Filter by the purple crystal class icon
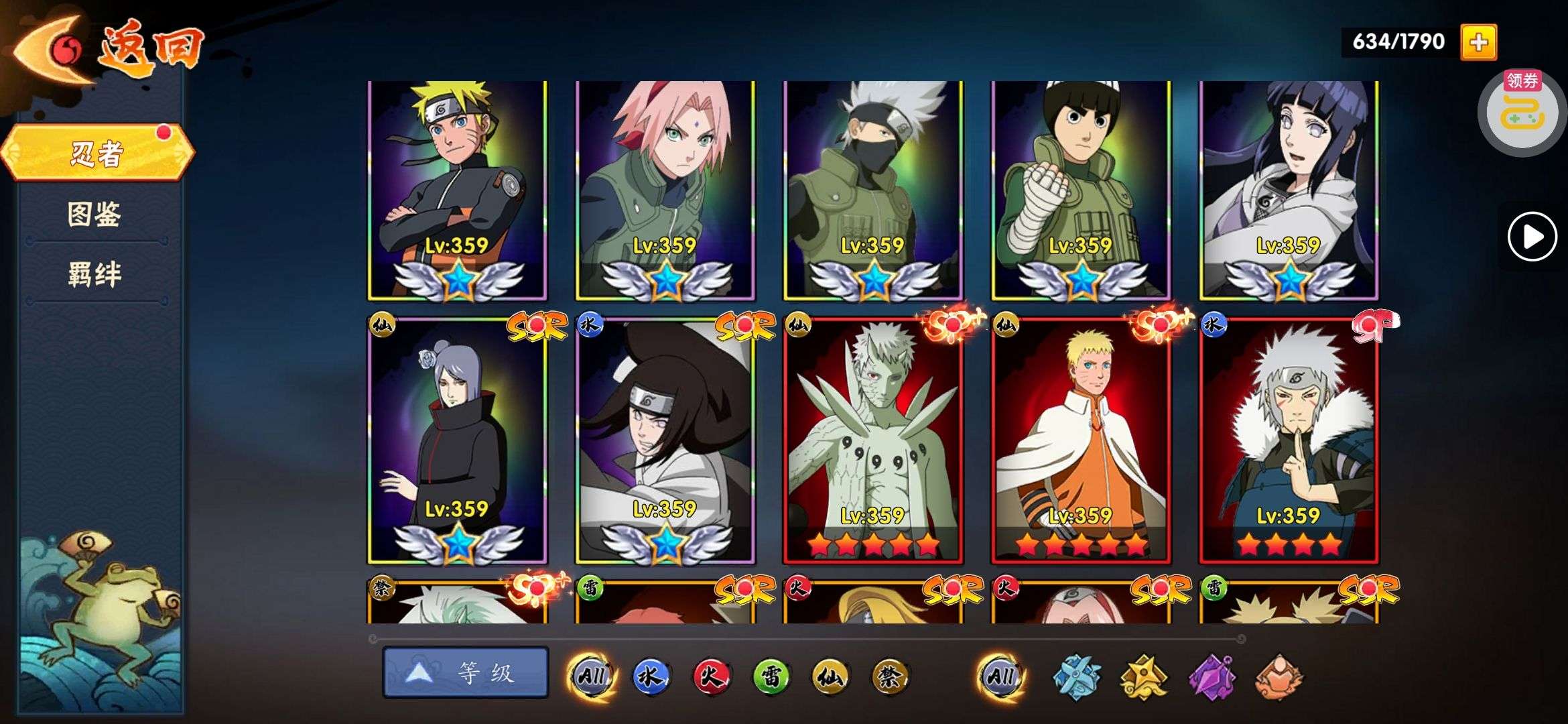Viewport: 1568px width, 724px height. pos(1211,676)
